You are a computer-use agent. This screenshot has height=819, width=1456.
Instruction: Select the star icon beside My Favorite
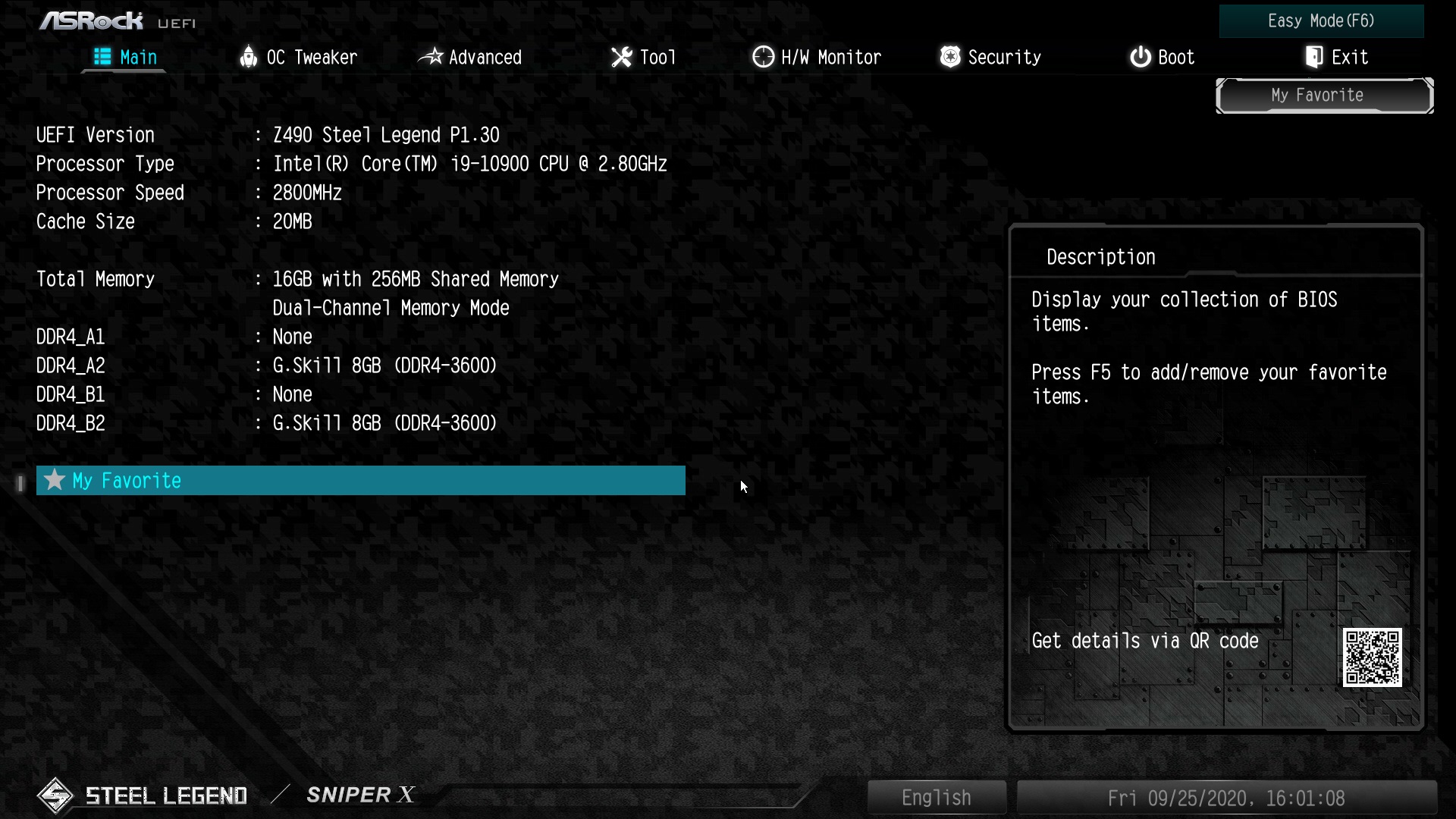(53, 480)
